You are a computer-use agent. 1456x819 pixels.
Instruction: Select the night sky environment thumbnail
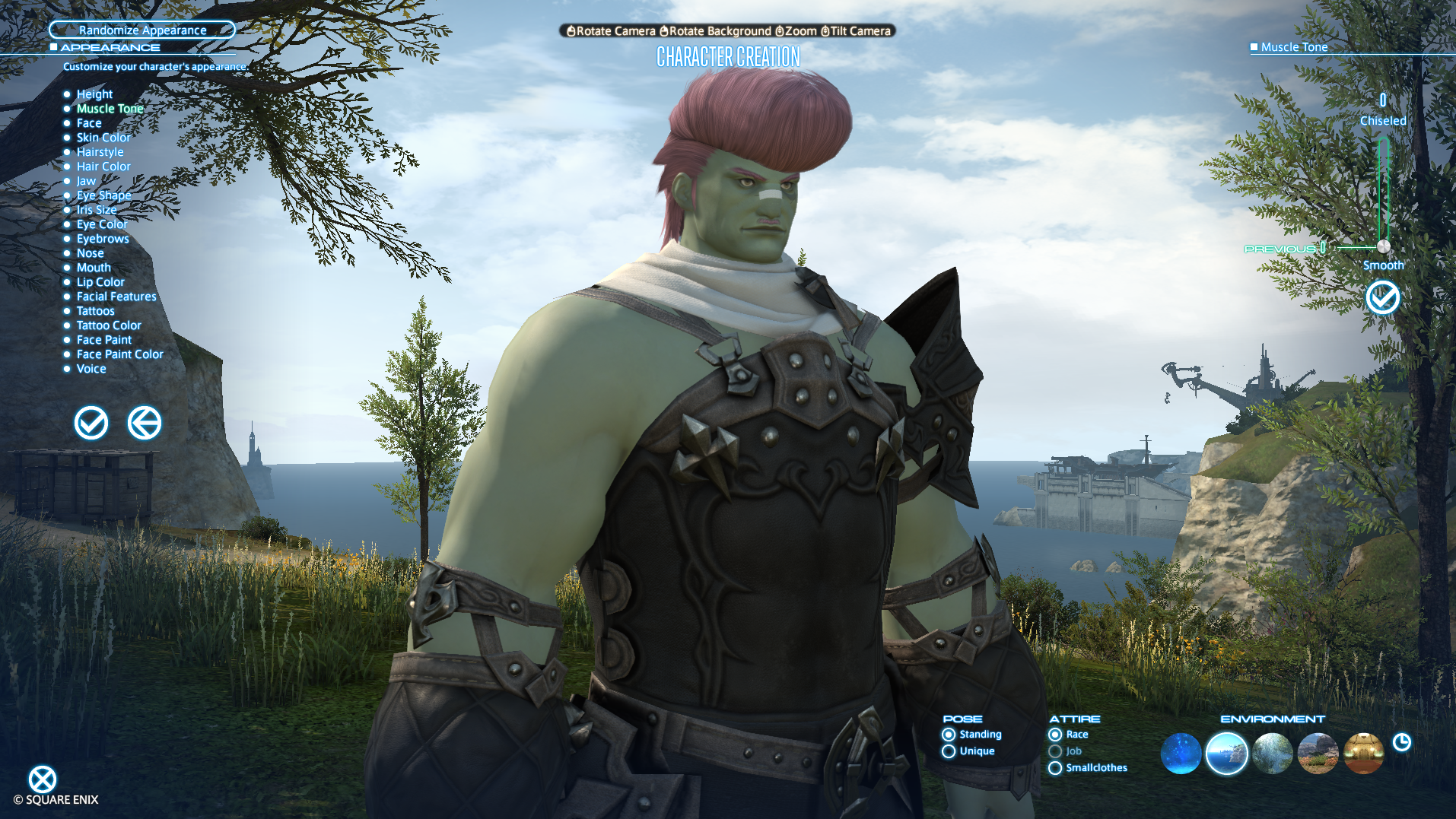click(1182, 754)
